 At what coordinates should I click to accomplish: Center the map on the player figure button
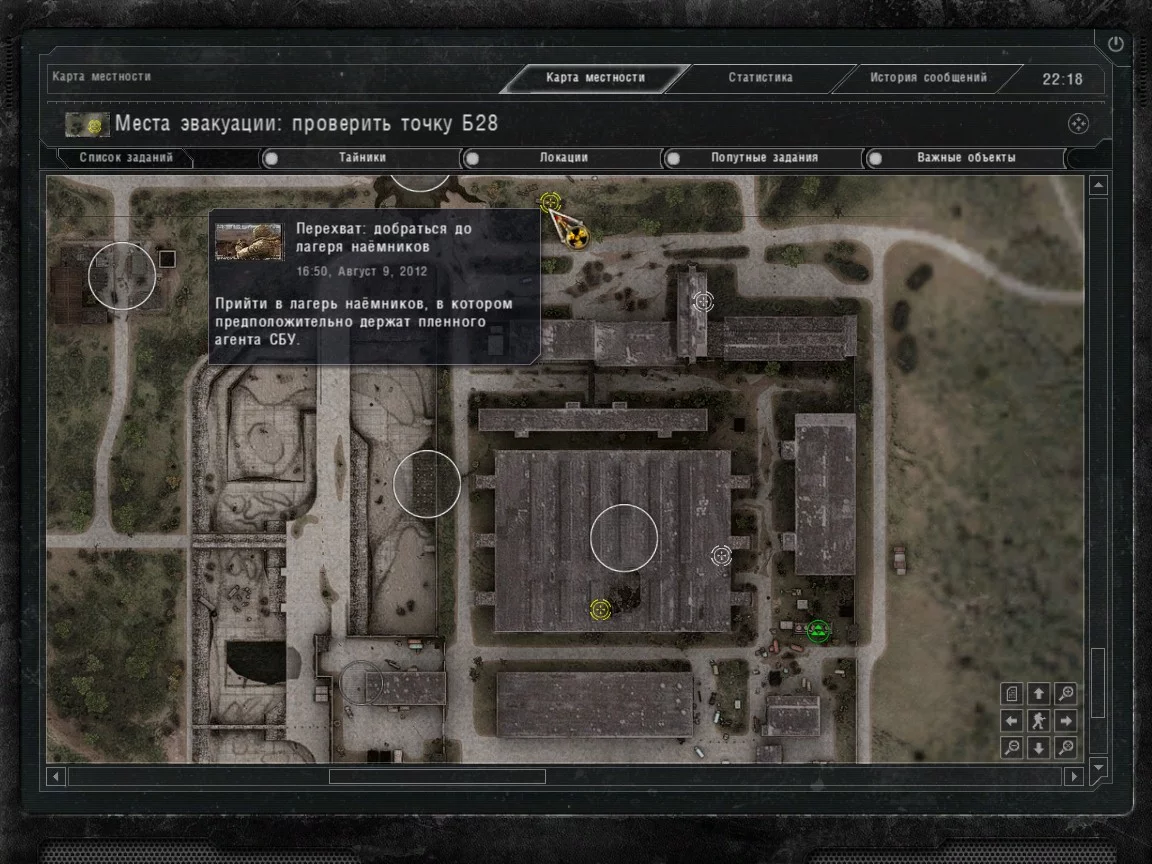coord(1039,720)
